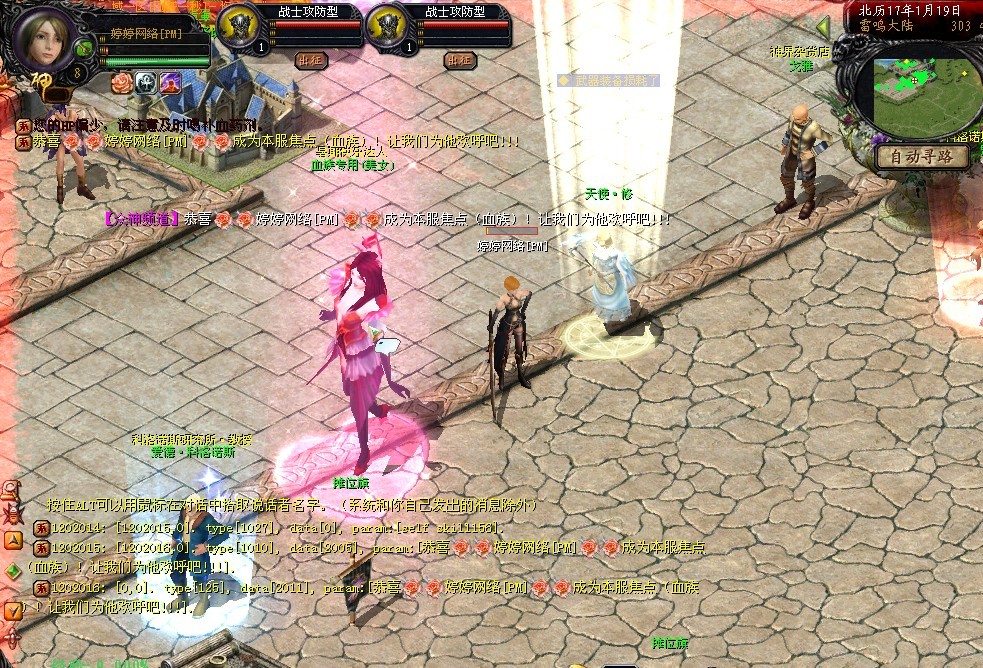Click the green diamond chat icon
983x668 pixels.
tap(12, 571)
